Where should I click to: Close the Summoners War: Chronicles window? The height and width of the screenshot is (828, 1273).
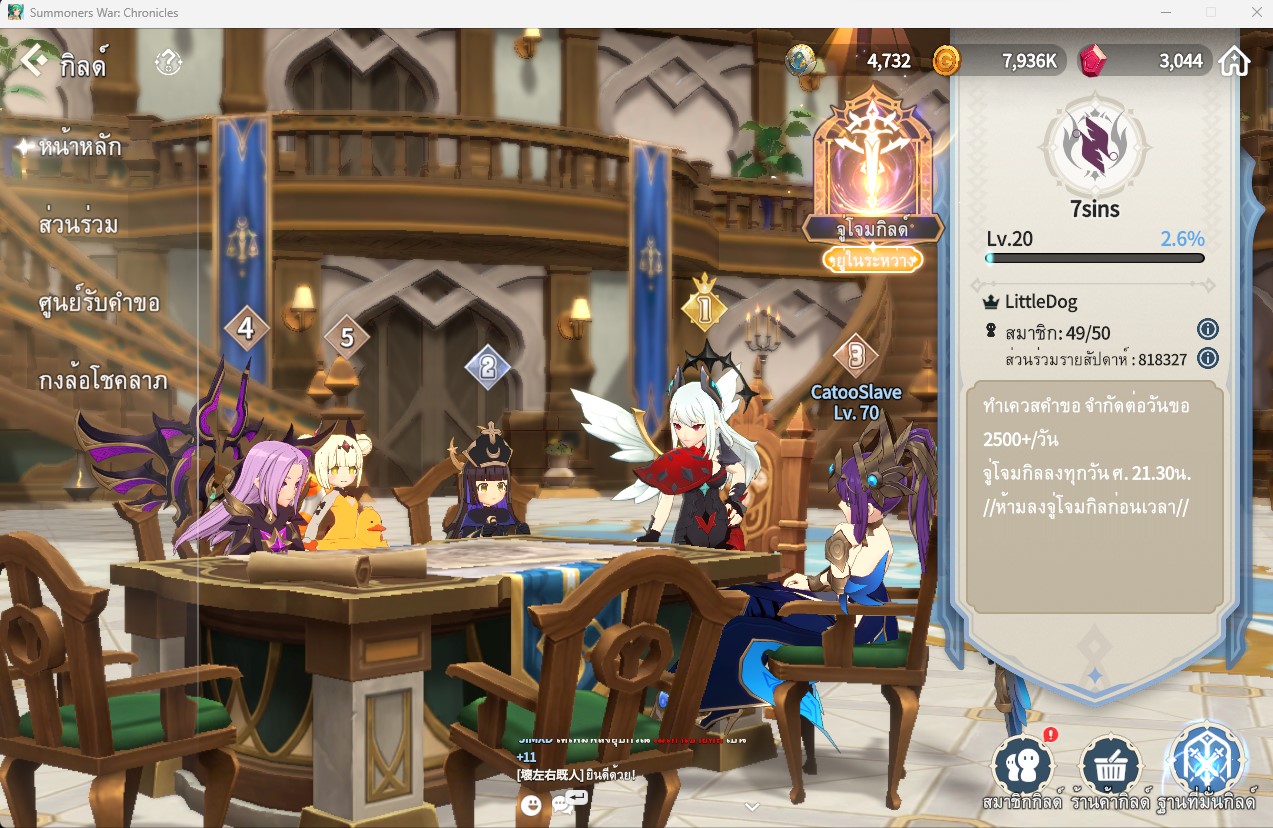point(1256,13)
